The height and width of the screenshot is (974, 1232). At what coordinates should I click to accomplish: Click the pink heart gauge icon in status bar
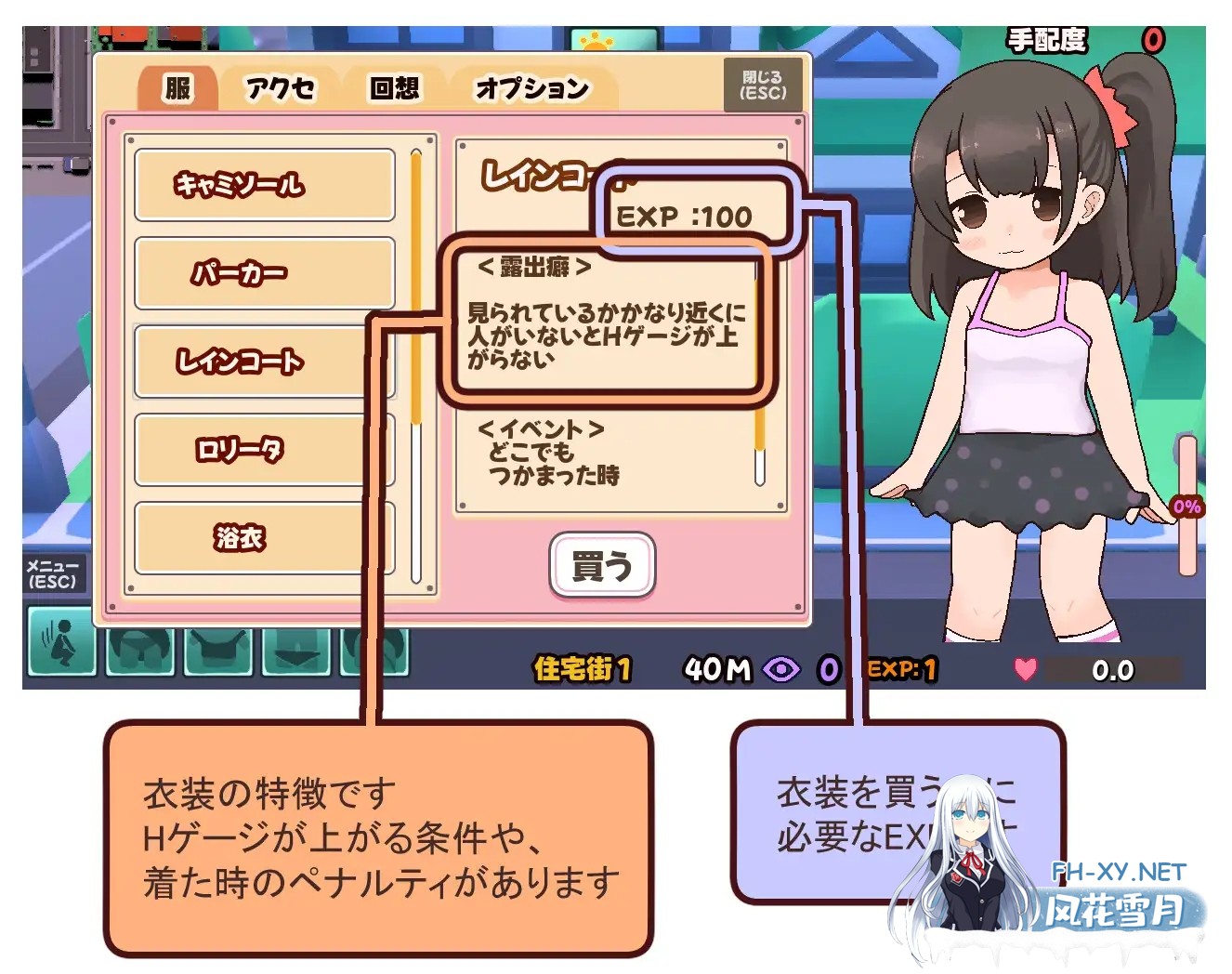click(1025, 667)
